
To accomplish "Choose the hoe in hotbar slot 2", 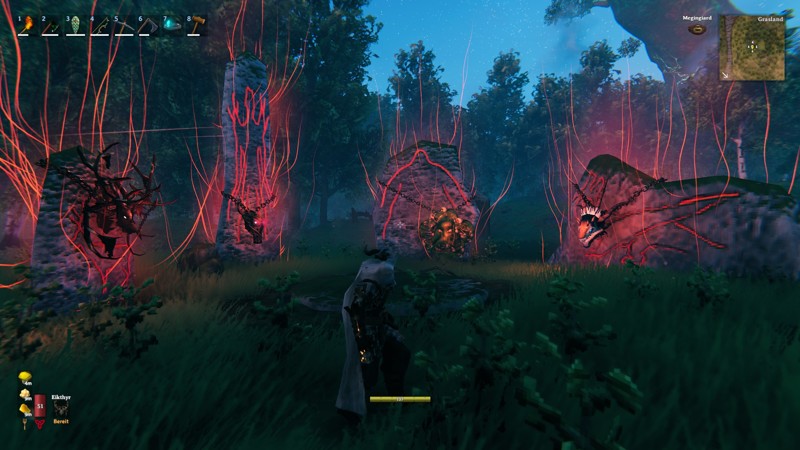I will pyautogui.click(x=51, y=24).
